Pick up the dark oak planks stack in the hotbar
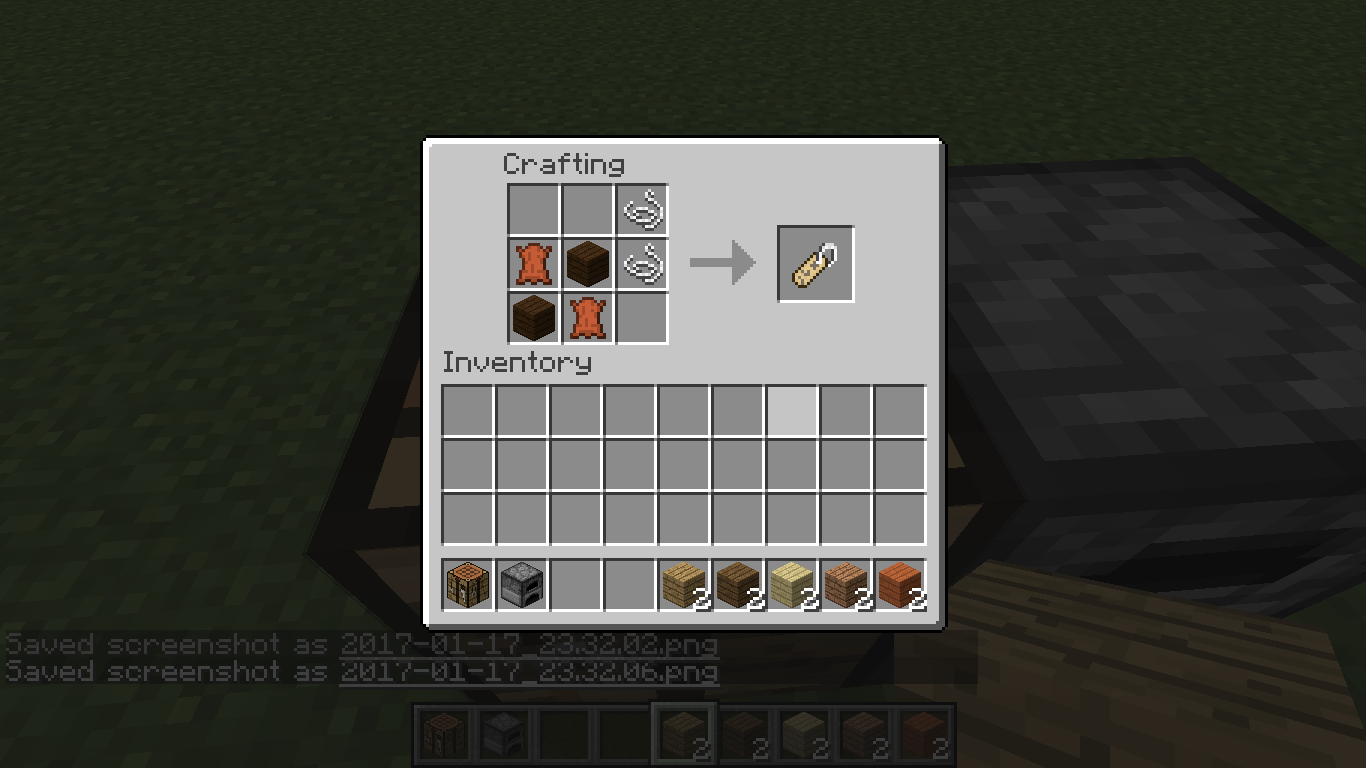Viewport: 1366px width, 768px height. pos(739,585)
